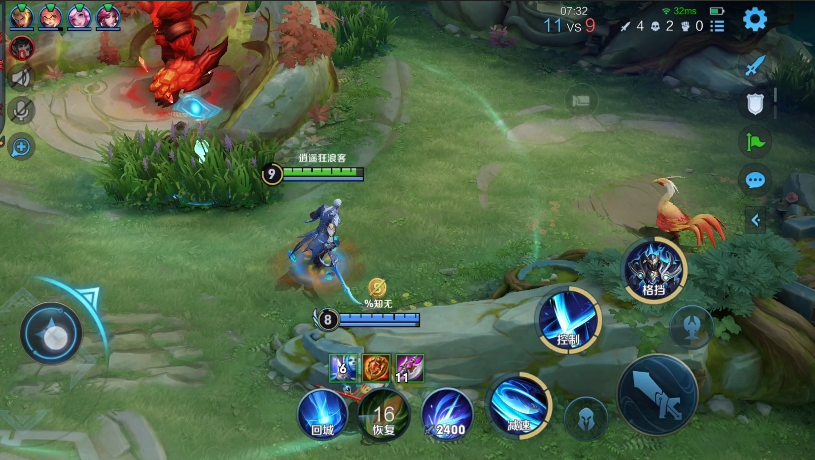Tap the basic attack sword button
Screen dimensions: 815x460
(656, 395)
